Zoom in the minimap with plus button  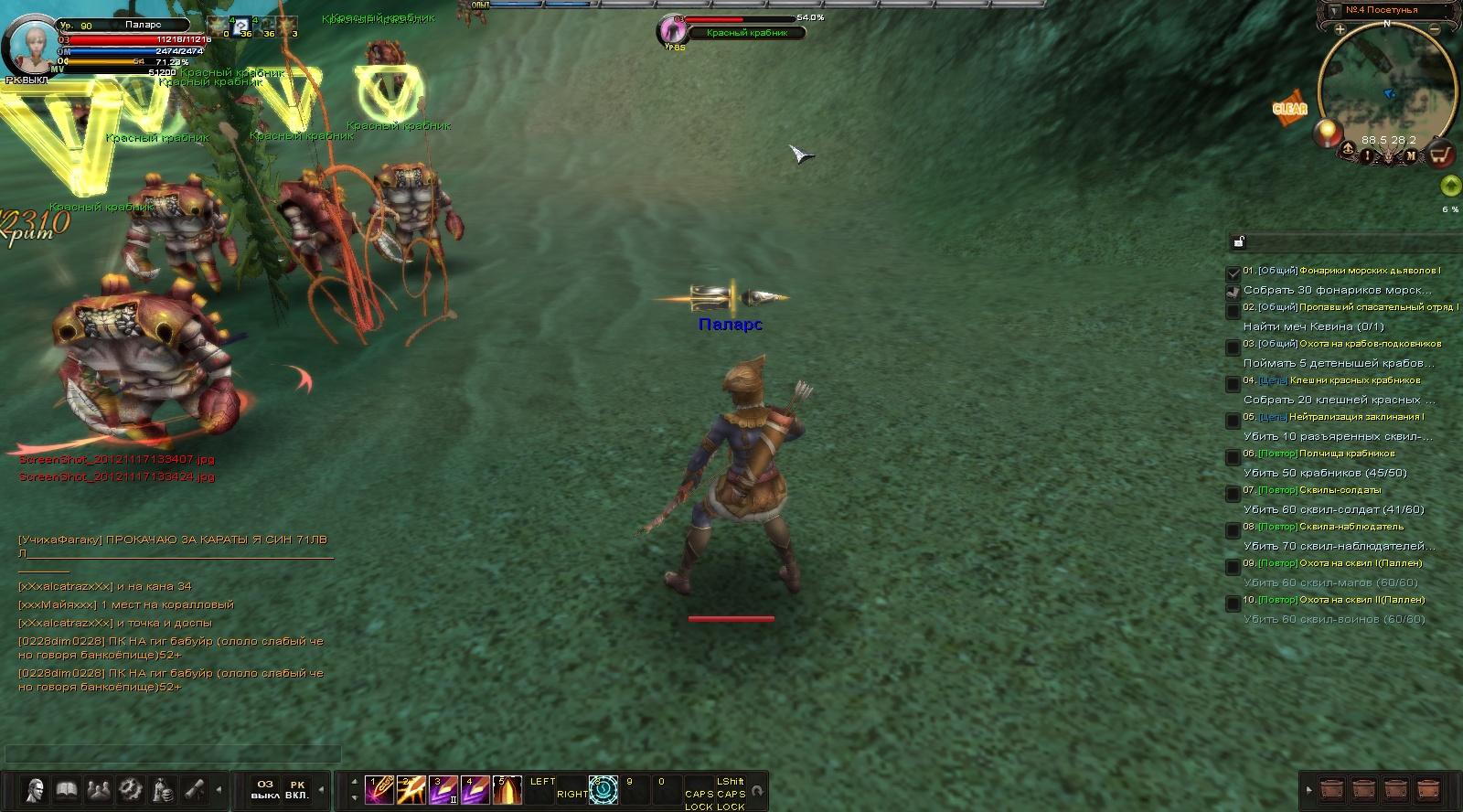pyautogui.click(x=1340, y=29)
